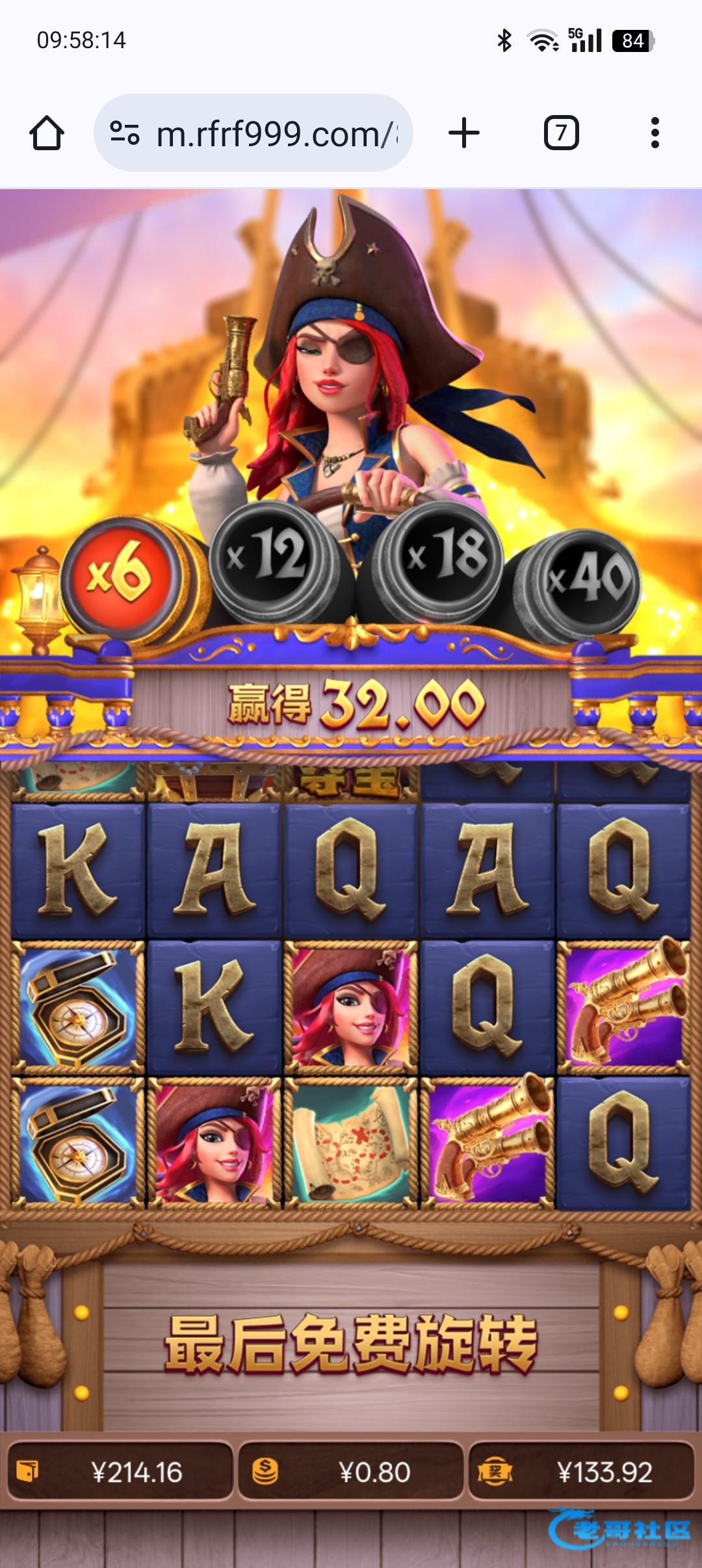Show the open tabs switcher
Screen dimensions: 702x1568
[561, 133]
